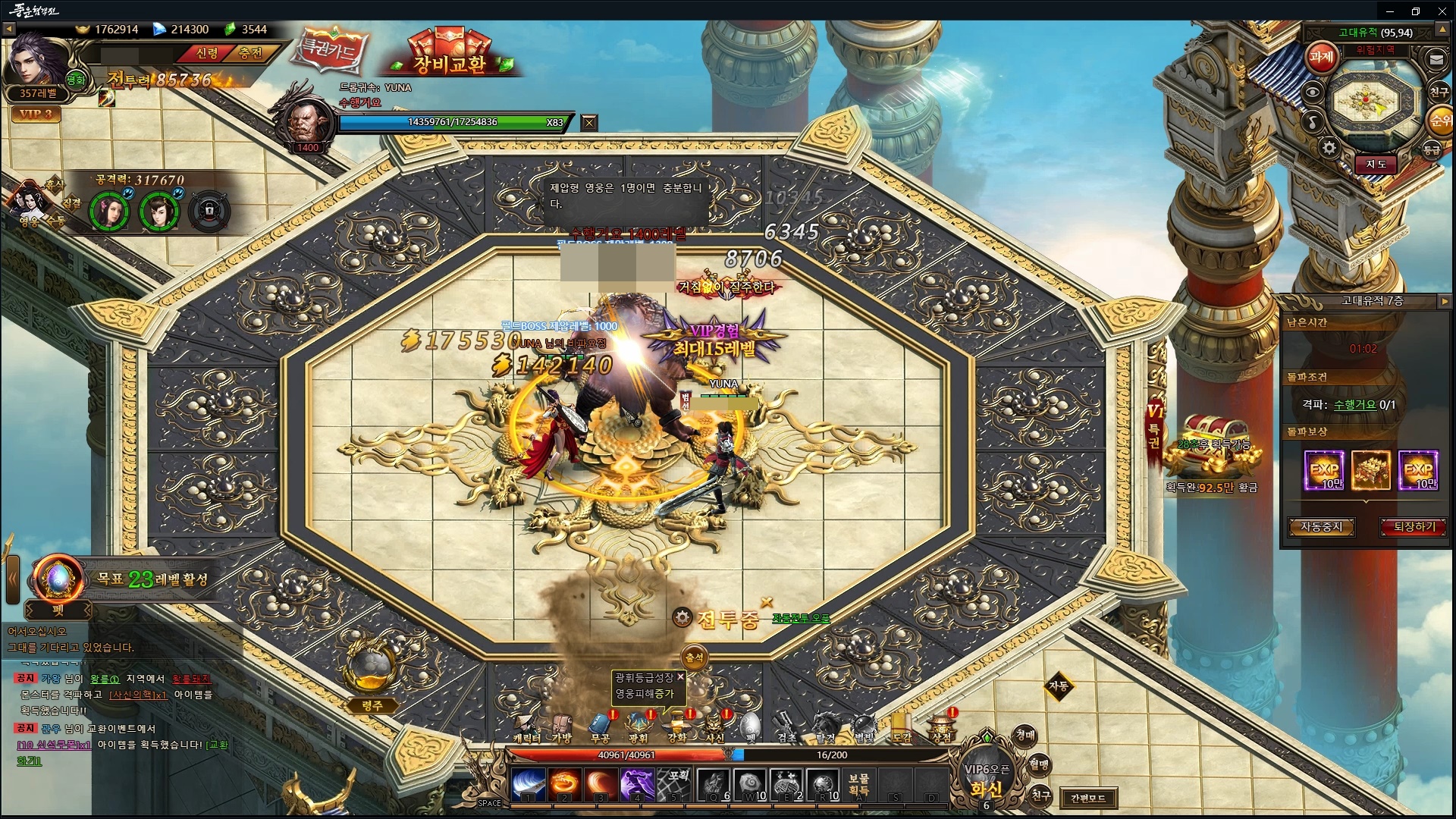Click the 퇴장하기 exit button
The height and width of the screenshot is (819, 1456).
click(1414, 526)
